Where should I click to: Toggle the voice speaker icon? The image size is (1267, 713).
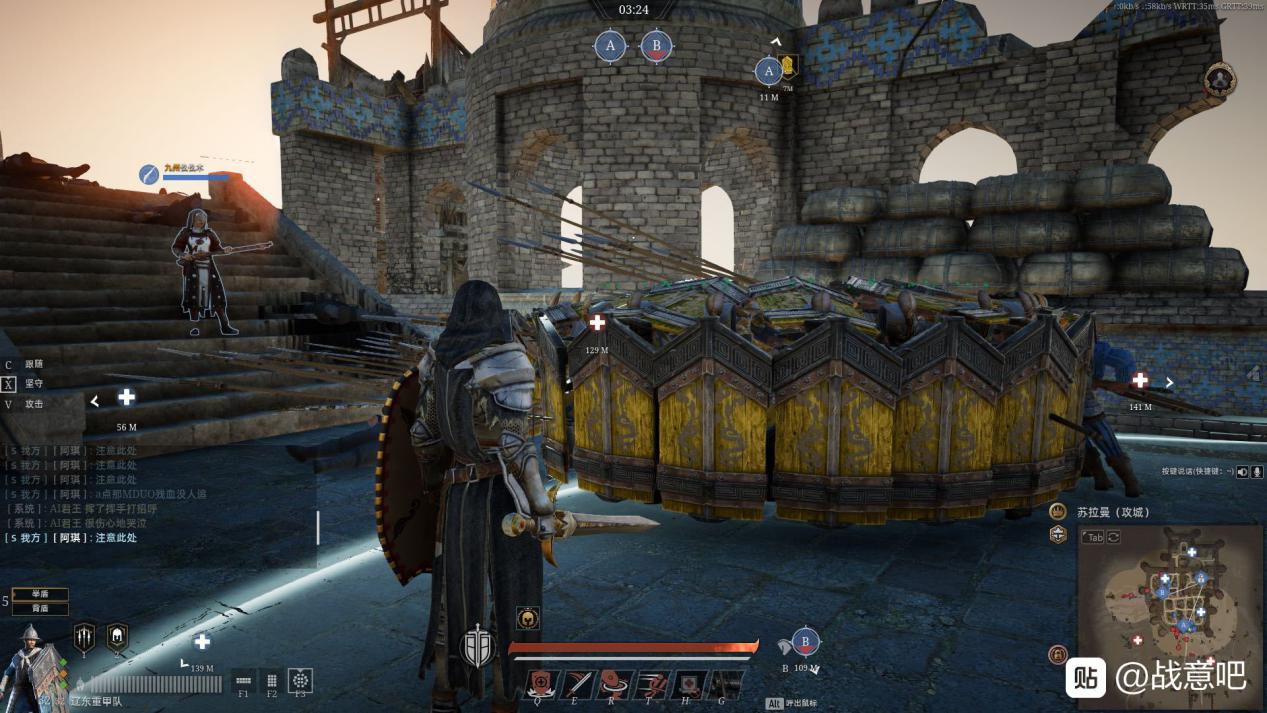tap(1243, 471)
